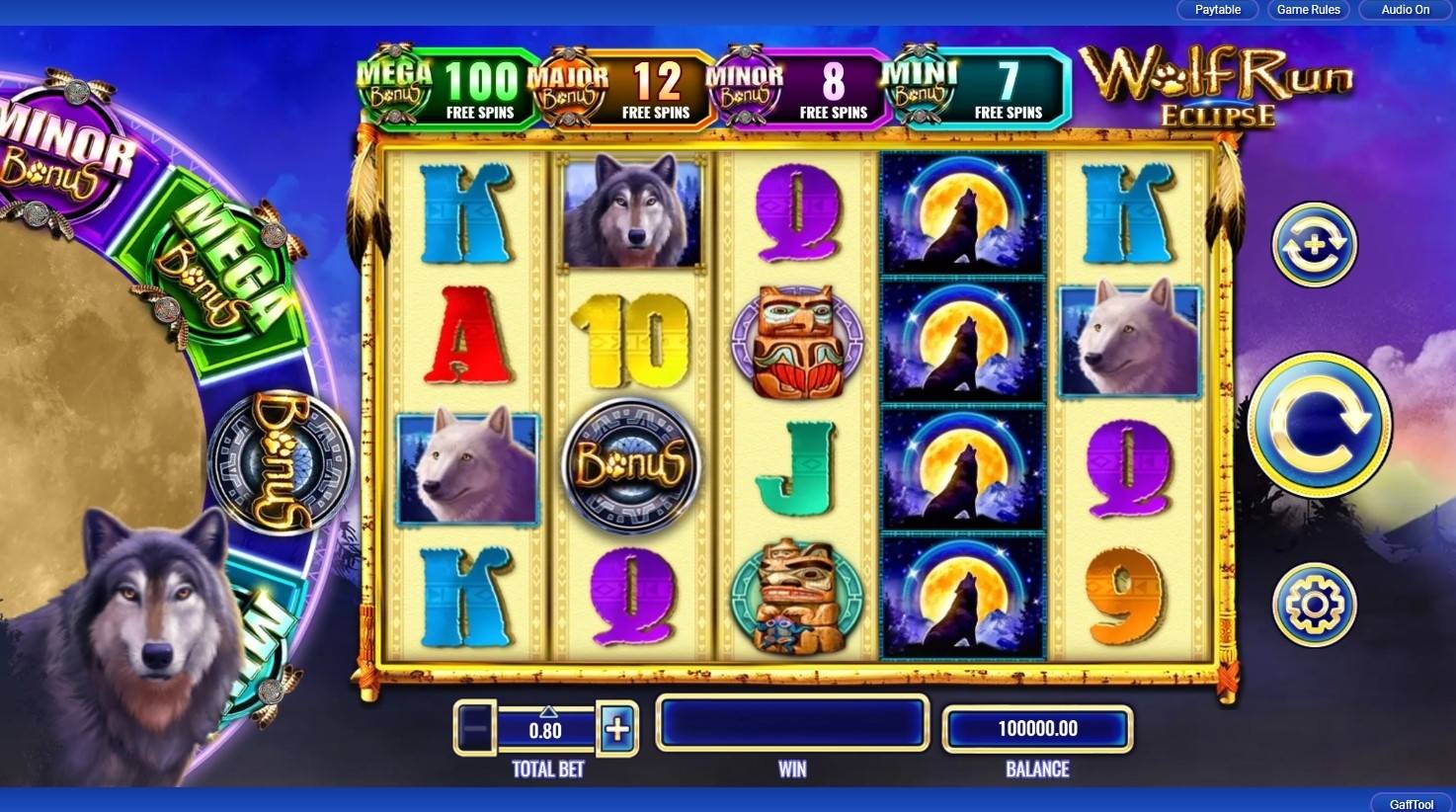Increase total bet with the plus button
Image resolution: width=1456 pixels, height=812 pixels.
[x=617, y=730]
